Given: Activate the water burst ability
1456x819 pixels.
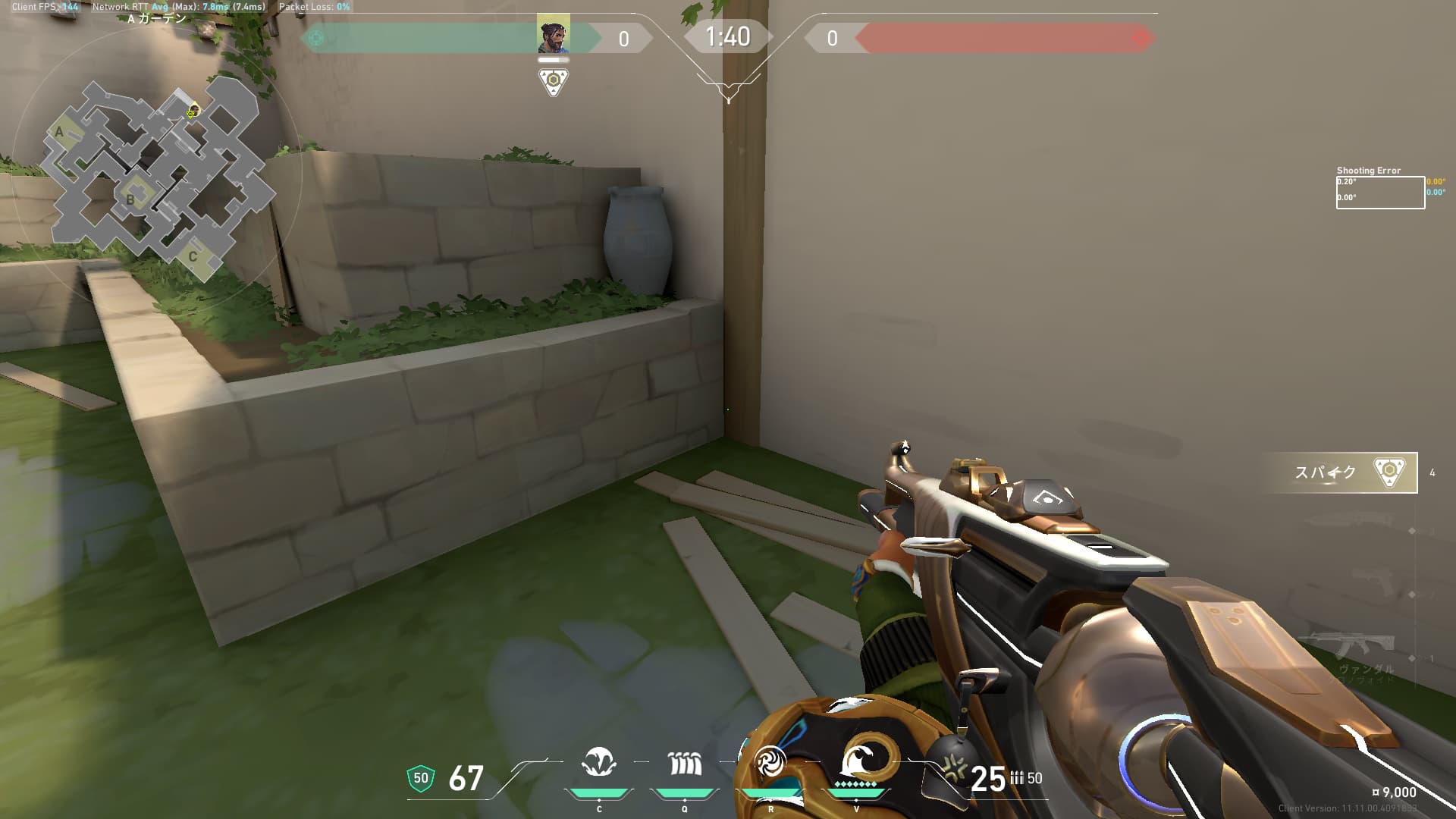Looking at the screenshot, I should (x=599, y=763).
